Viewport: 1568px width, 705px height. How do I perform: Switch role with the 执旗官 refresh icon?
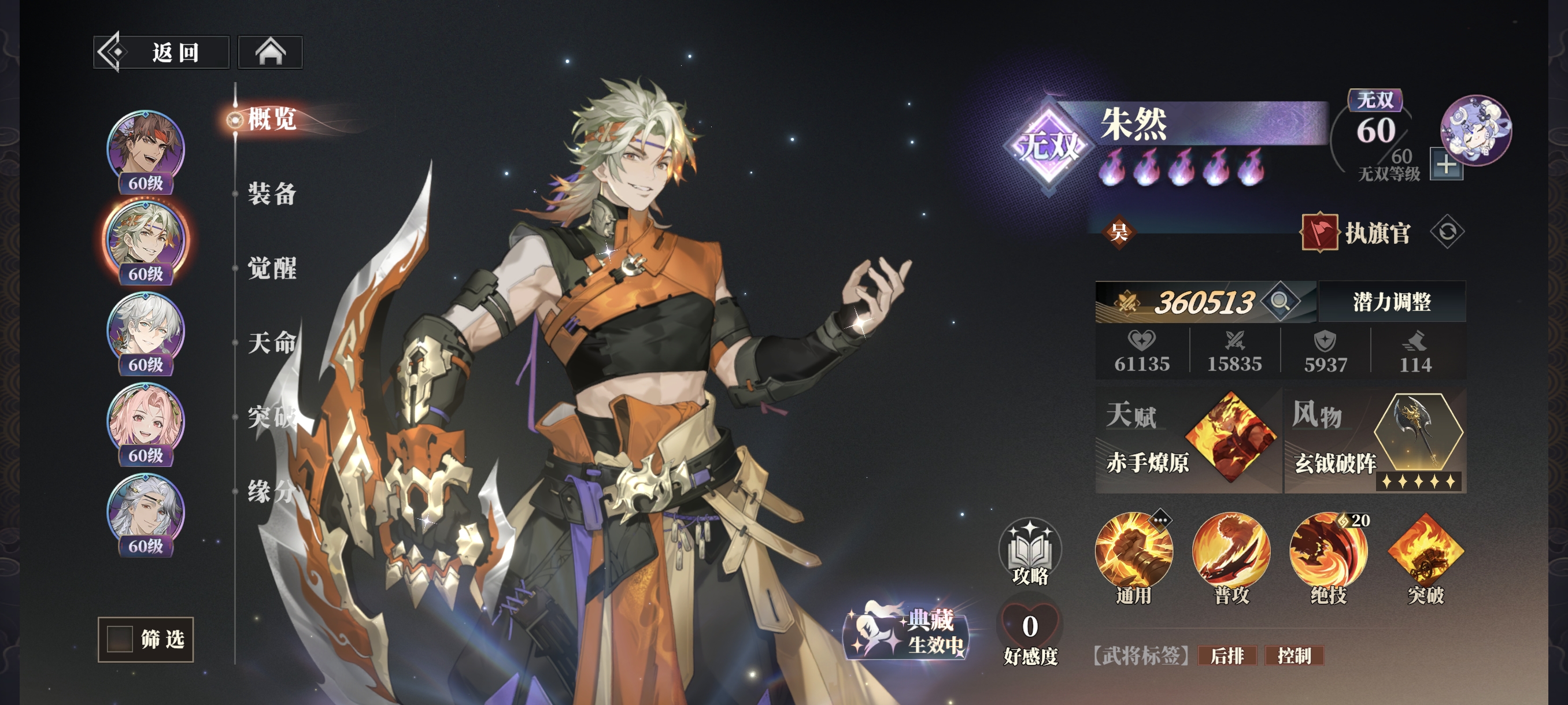(1447, 232)
